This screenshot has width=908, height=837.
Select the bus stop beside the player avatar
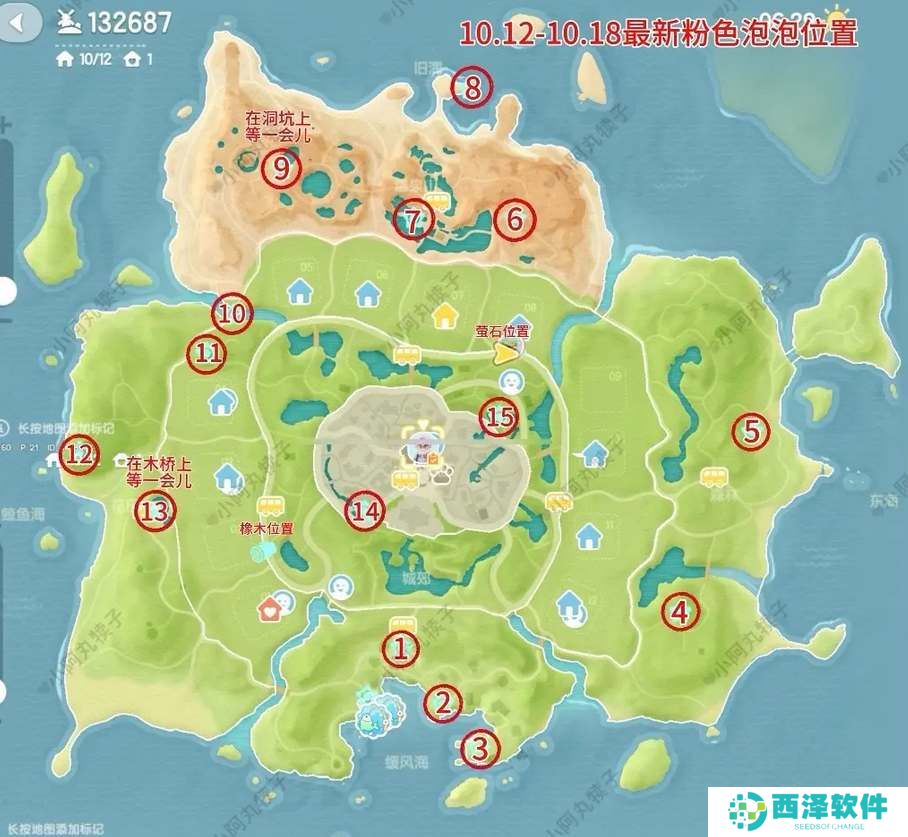[x=404, y=480]
